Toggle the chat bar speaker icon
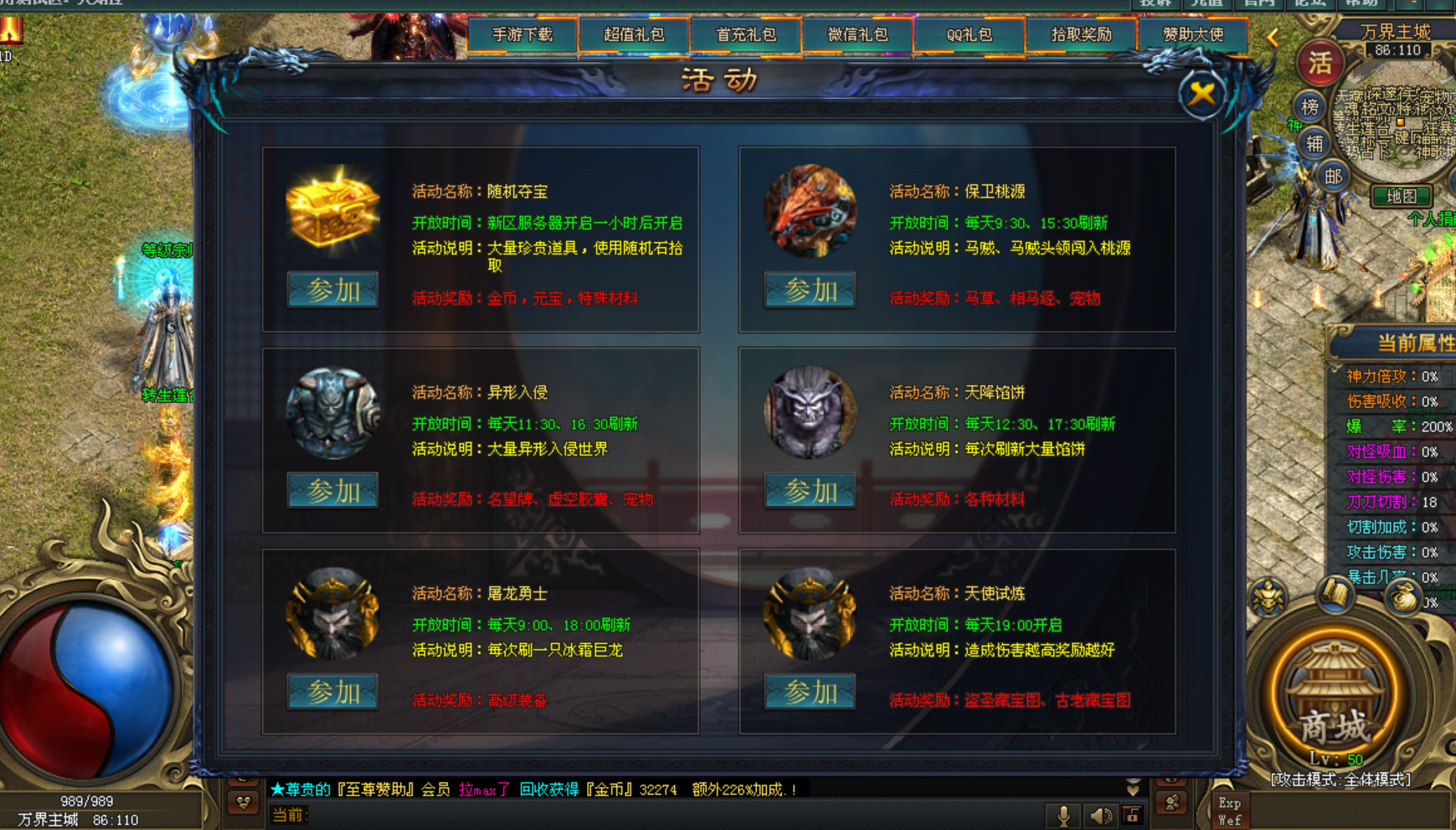 click(1100, 815)
